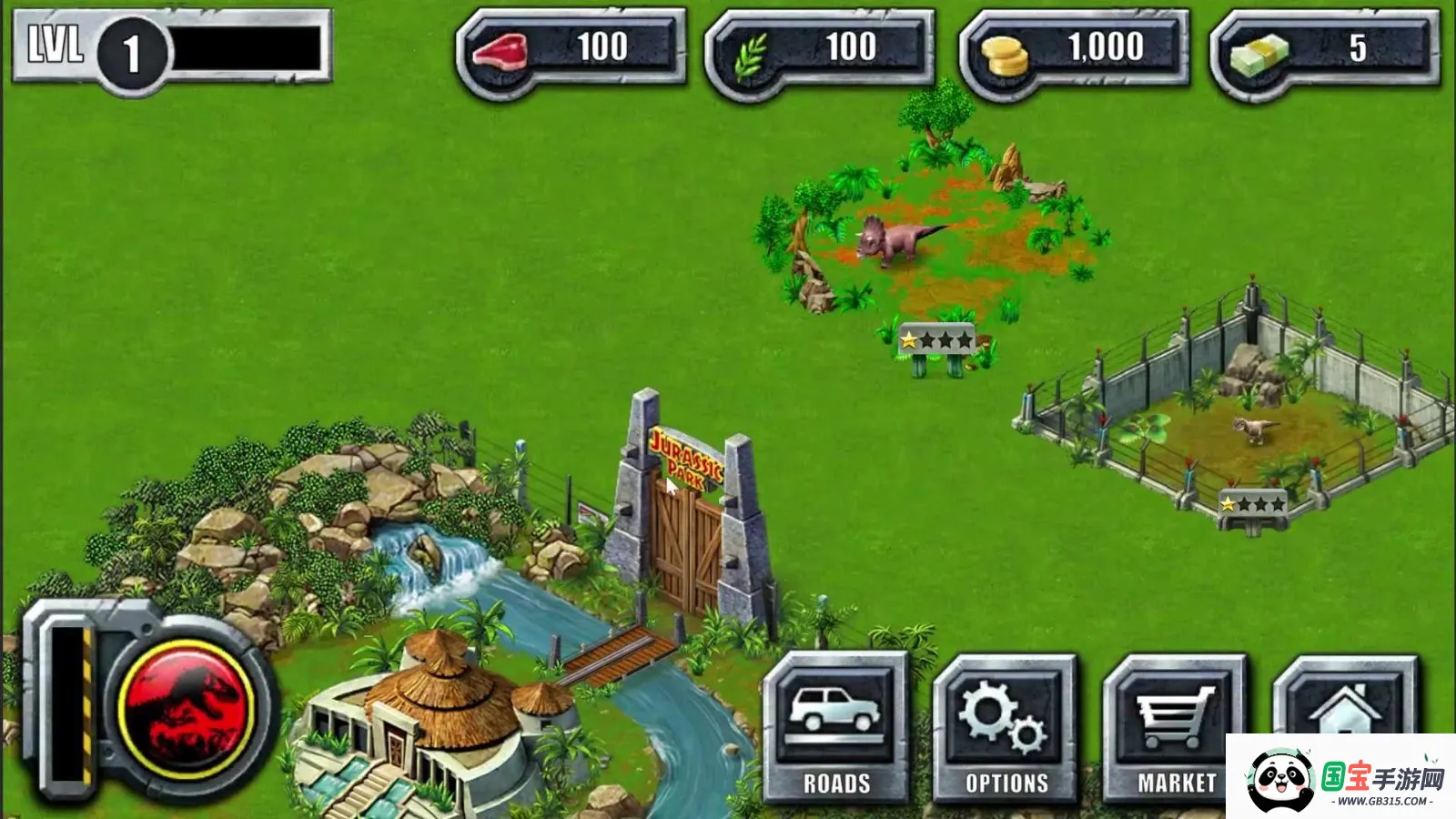This screenshot has height=819, width=1456.
Task: Select the meat food counter
Action: click(x=571, y=47)
